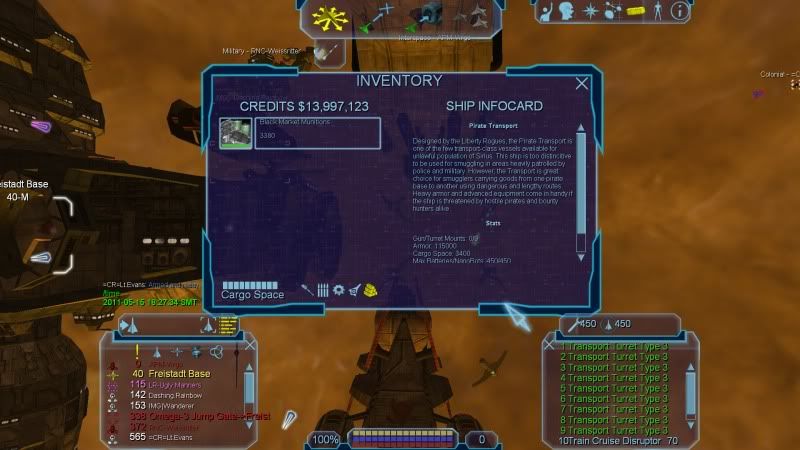Screen dimensions: 800x450
Task: Select the Black Market Munitions cargo item
Action: [x=300, y=133]
